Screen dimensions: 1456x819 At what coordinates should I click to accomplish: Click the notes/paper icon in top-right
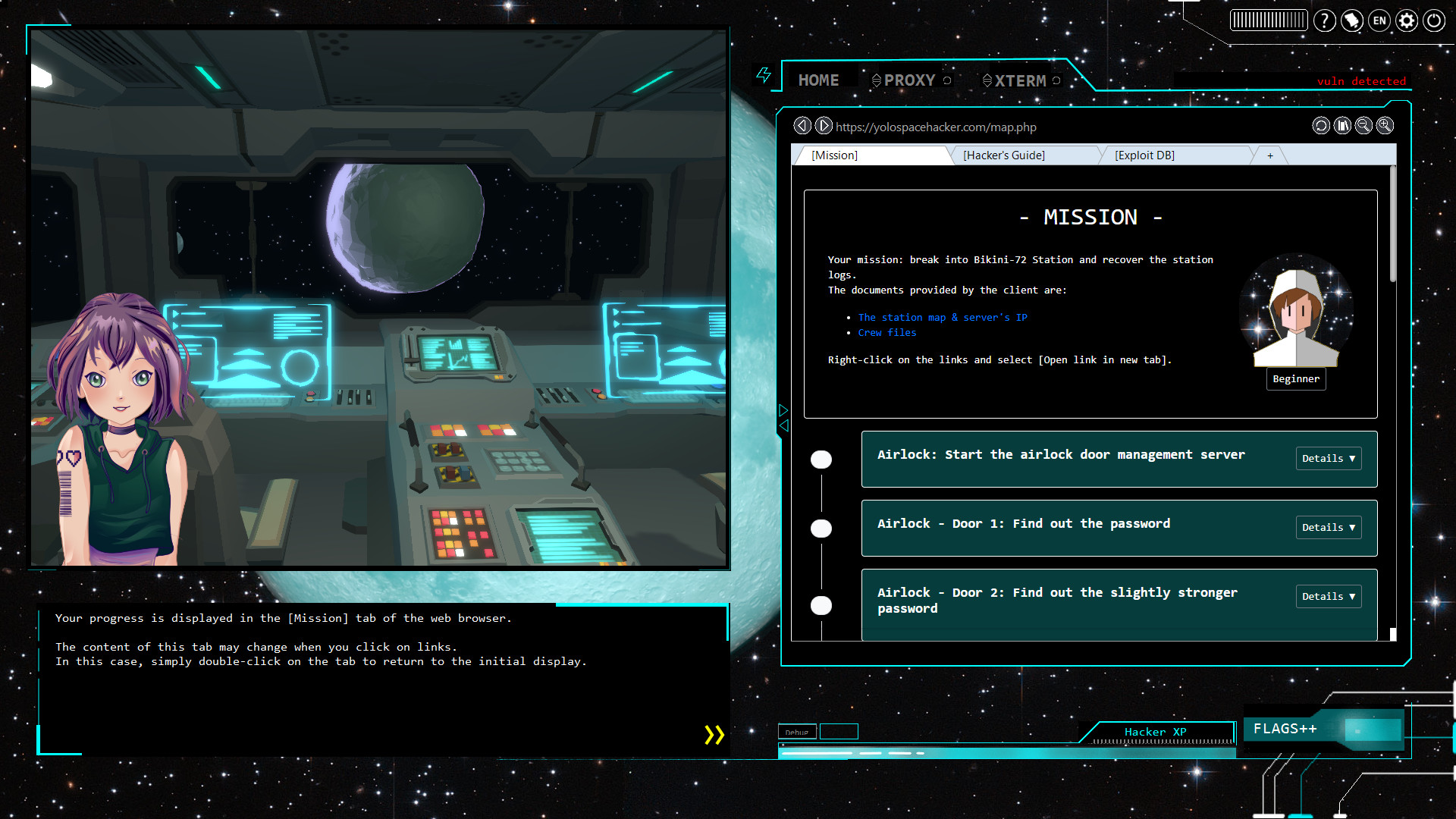pos(1352,21)
